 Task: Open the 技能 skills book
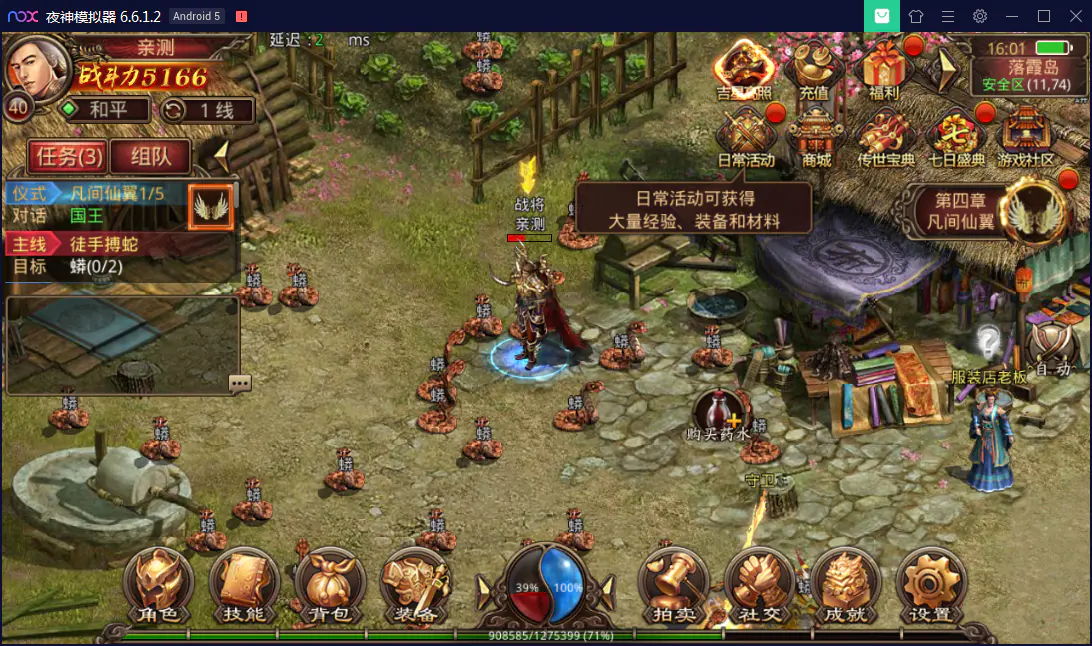[244, 586]
